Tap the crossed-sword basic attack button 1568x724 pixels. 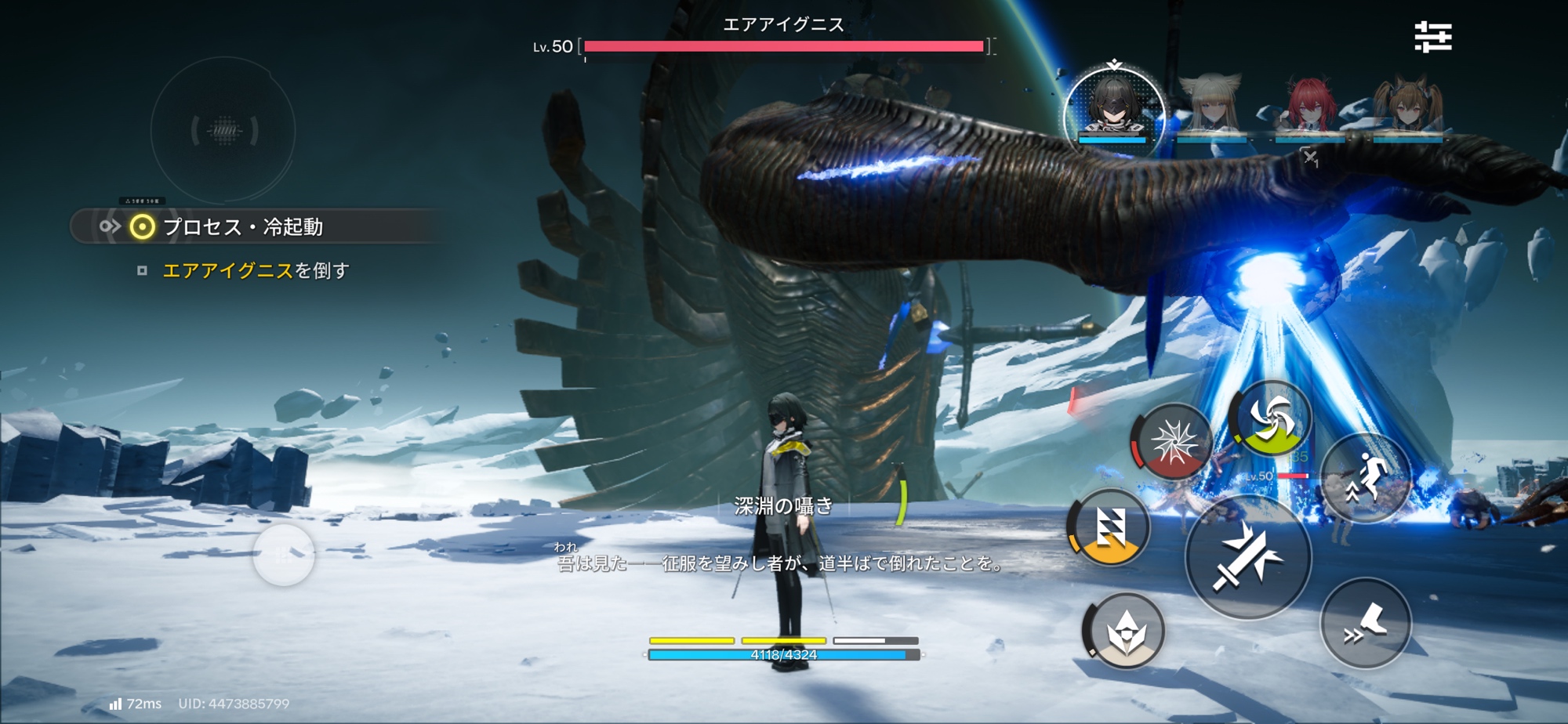(x=1247, y=556)
